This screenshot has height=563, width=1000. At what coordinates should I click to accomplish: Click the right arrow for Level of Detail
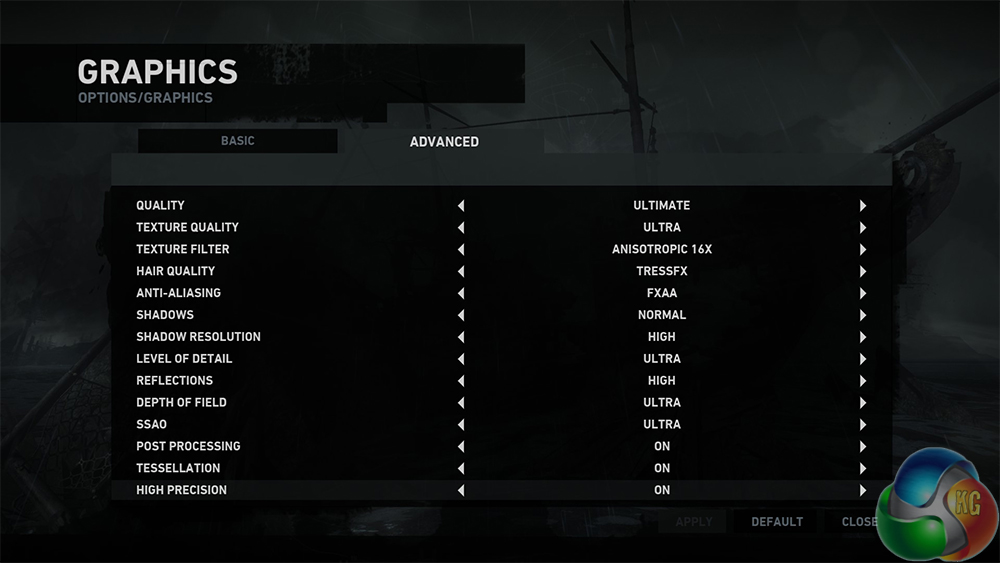(862, 359)
